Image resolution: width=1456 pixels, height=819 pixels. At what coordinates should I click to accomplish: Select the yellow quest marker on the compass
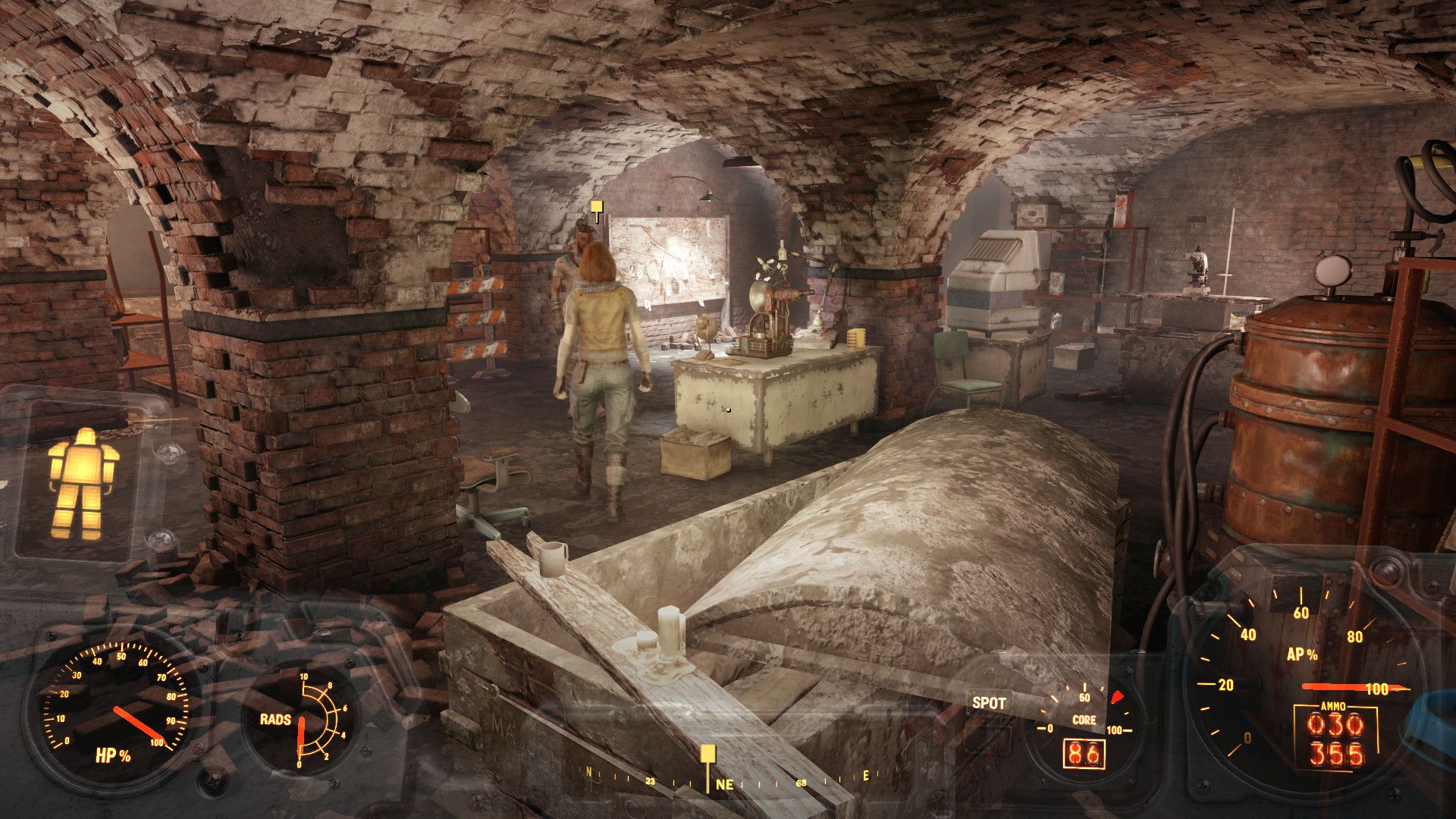point(708,755)
